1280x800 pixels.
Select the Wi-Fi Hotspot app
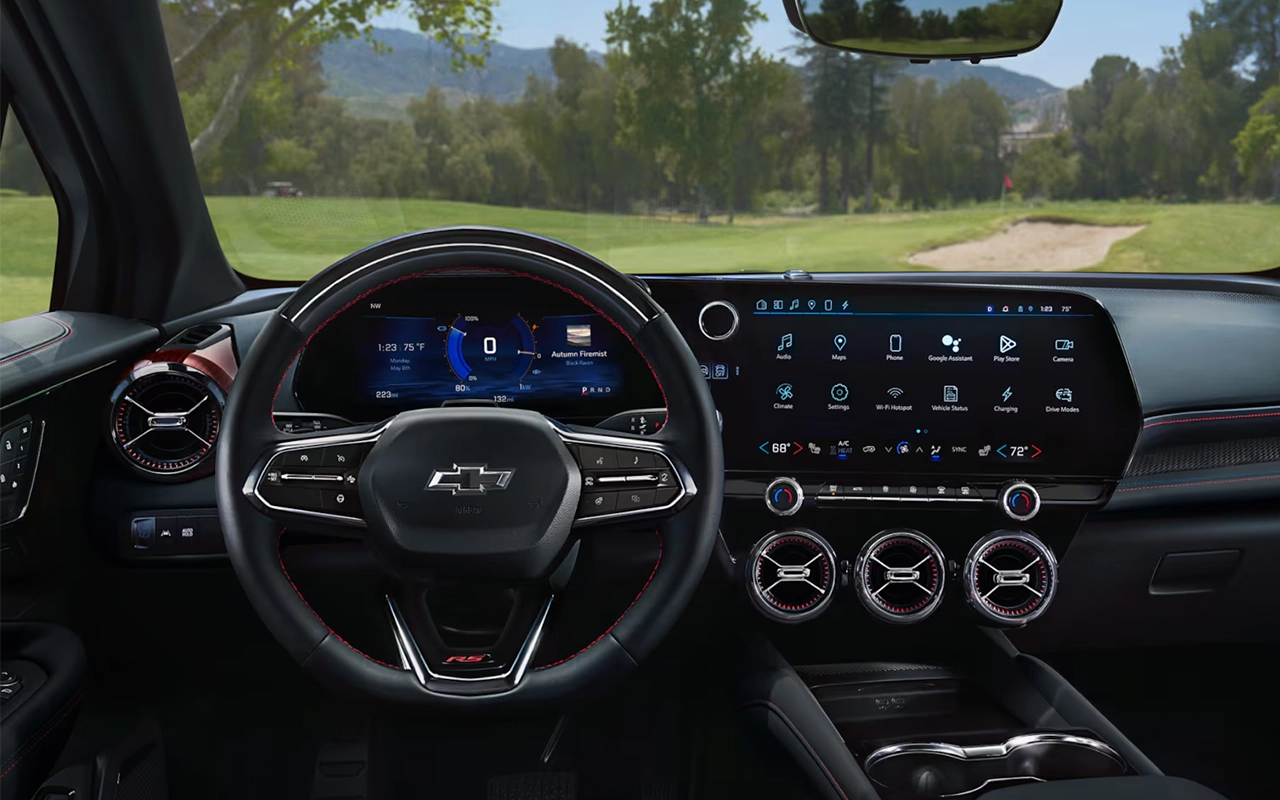(895, 393)
